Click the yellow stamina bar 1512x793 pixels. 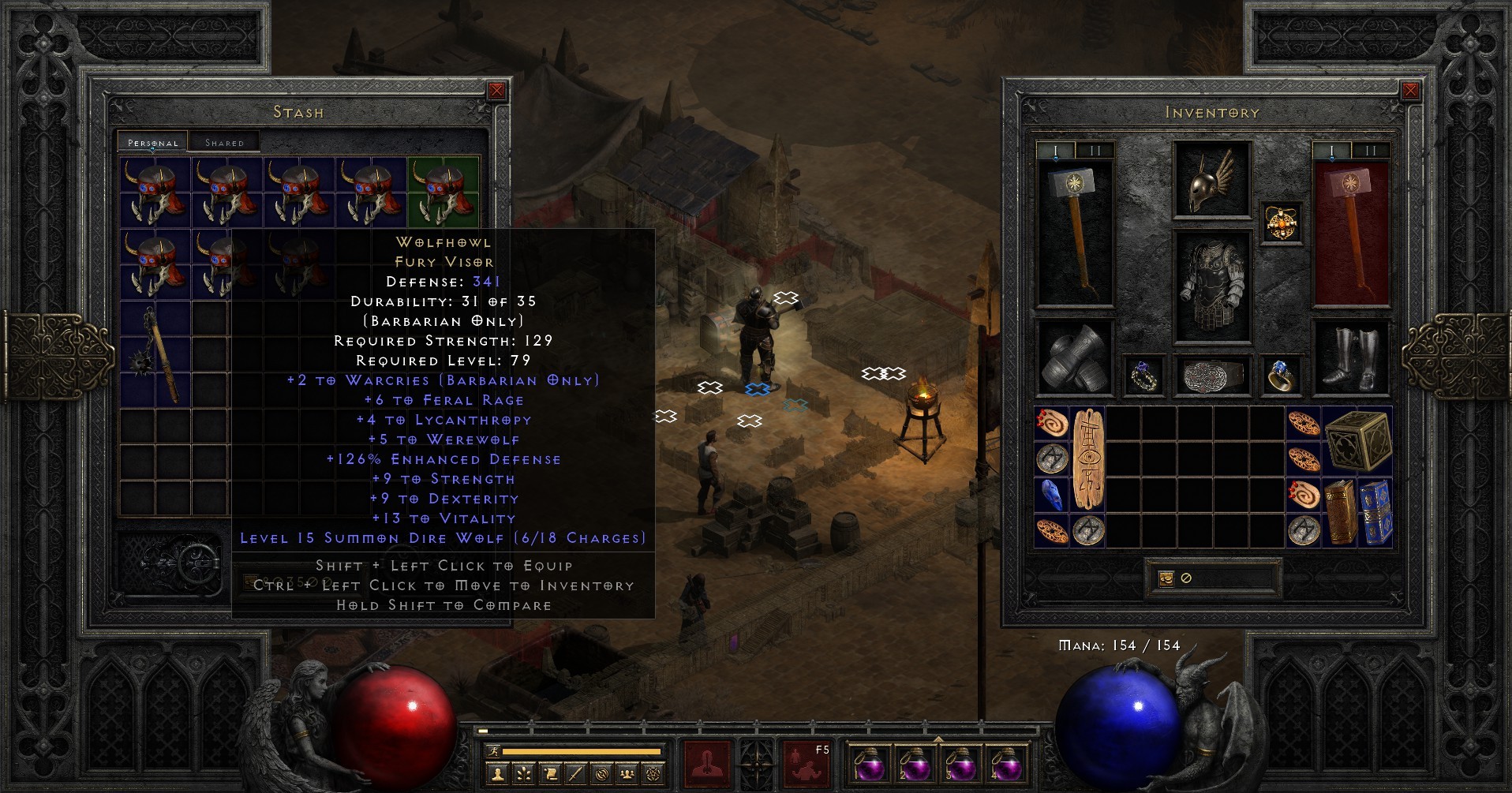click(581, 751)
